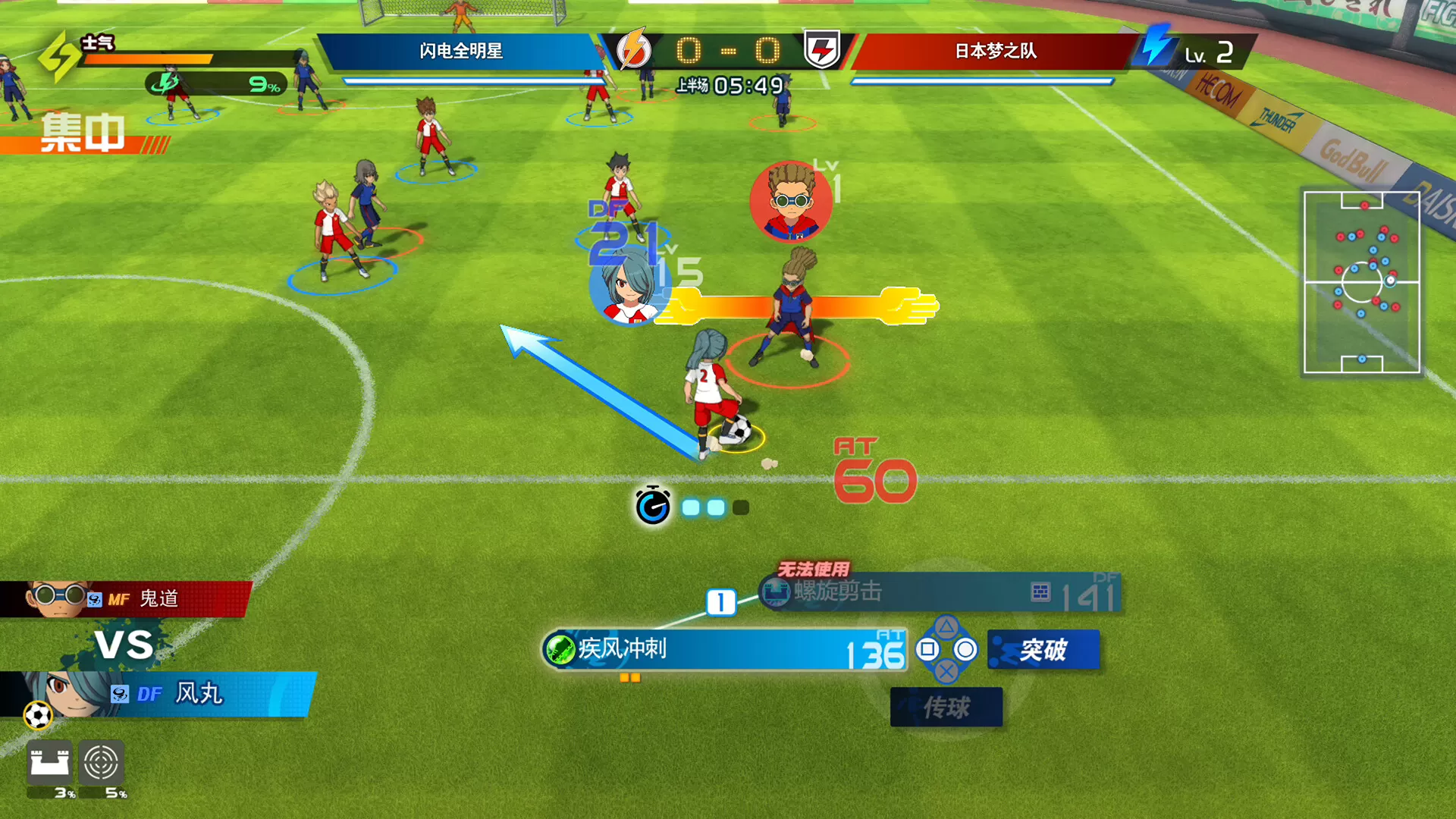Click the stopwatch timer icon below the ball

click(x=654, y=506)
